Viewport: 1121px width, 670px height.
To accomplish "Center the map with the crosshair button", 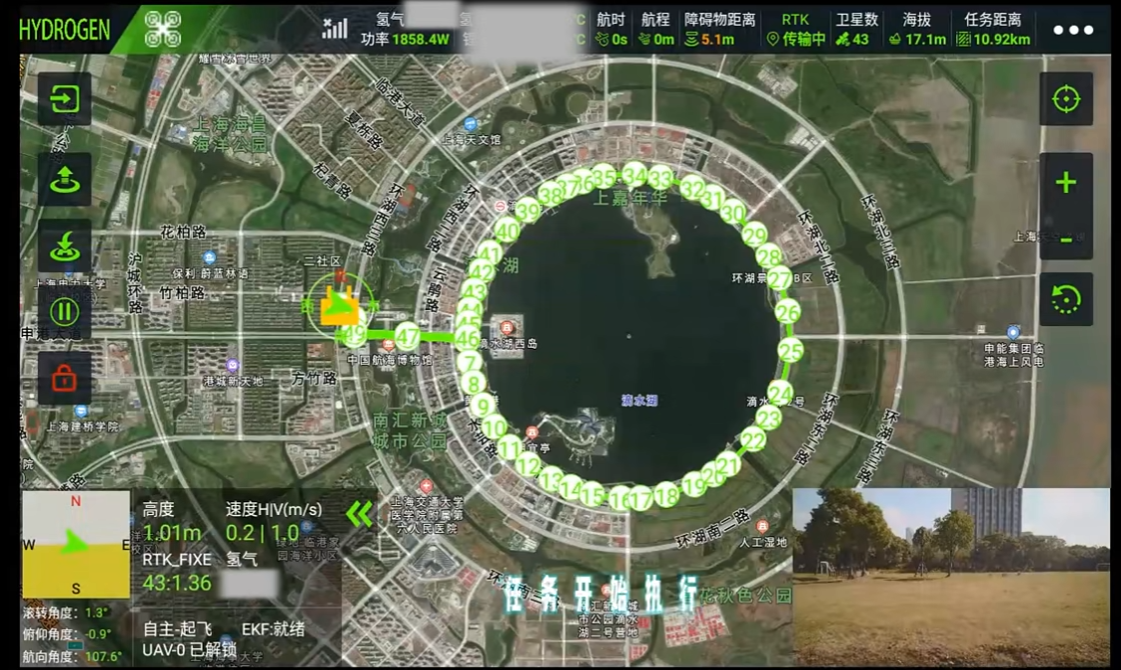I will click(1066, 99).
